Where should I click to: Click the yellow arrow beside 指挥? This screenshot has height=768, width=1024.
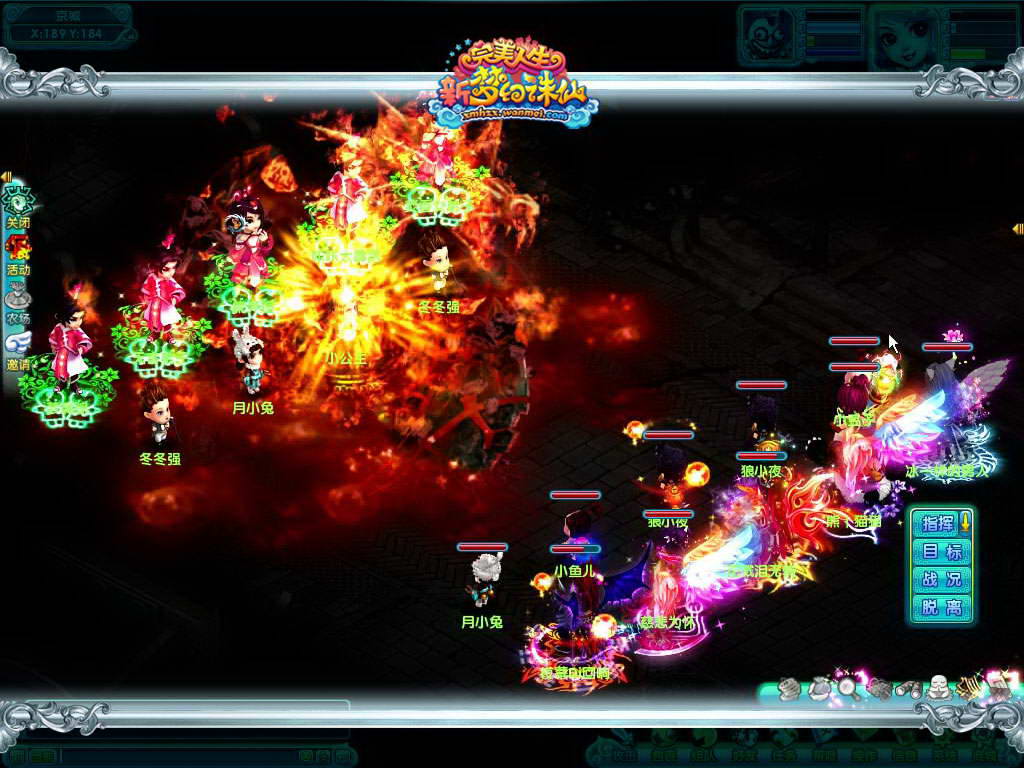point(965,522)
